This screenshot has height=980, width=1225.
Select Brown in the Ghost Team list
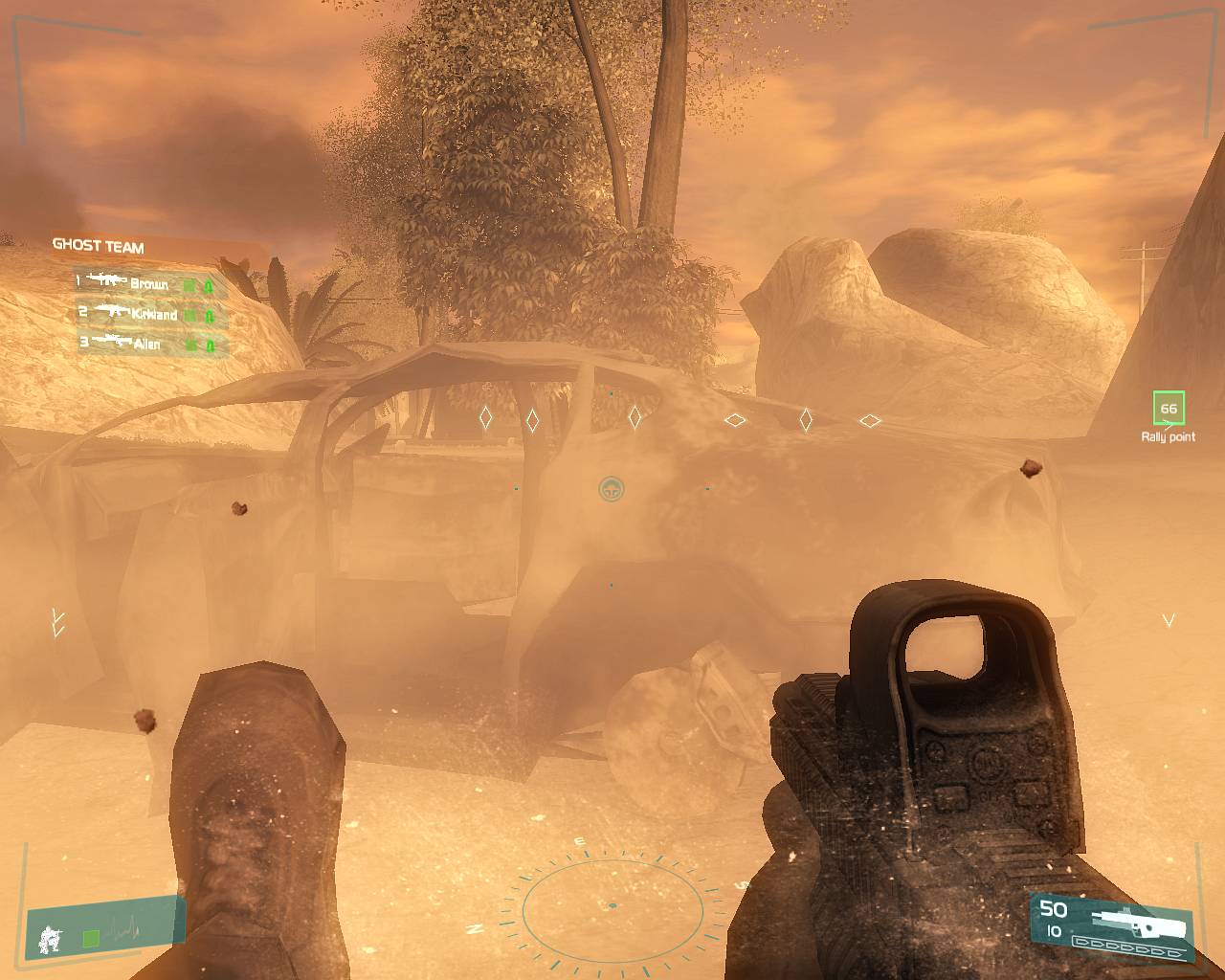pyautogui.click(x=149, y=284)
